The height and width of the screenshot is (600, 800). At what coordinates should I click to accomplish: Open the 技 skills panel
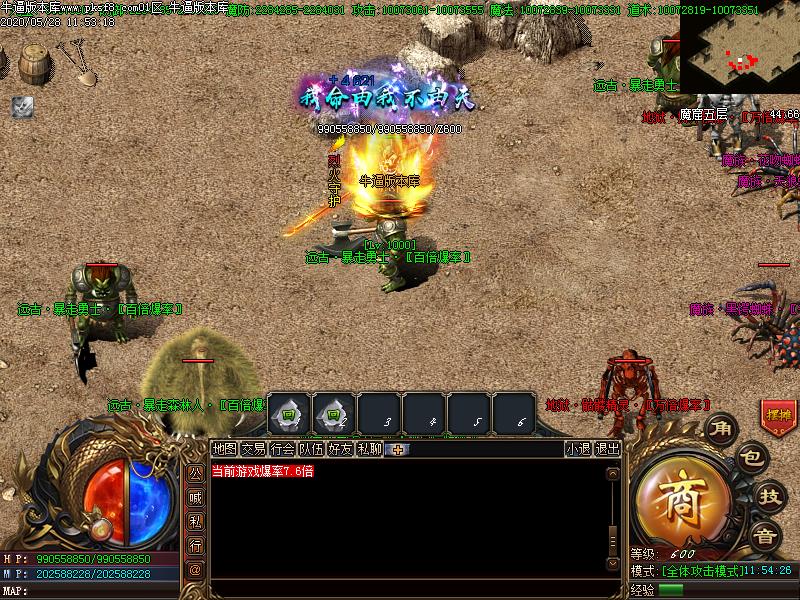[x=769, y=495]
